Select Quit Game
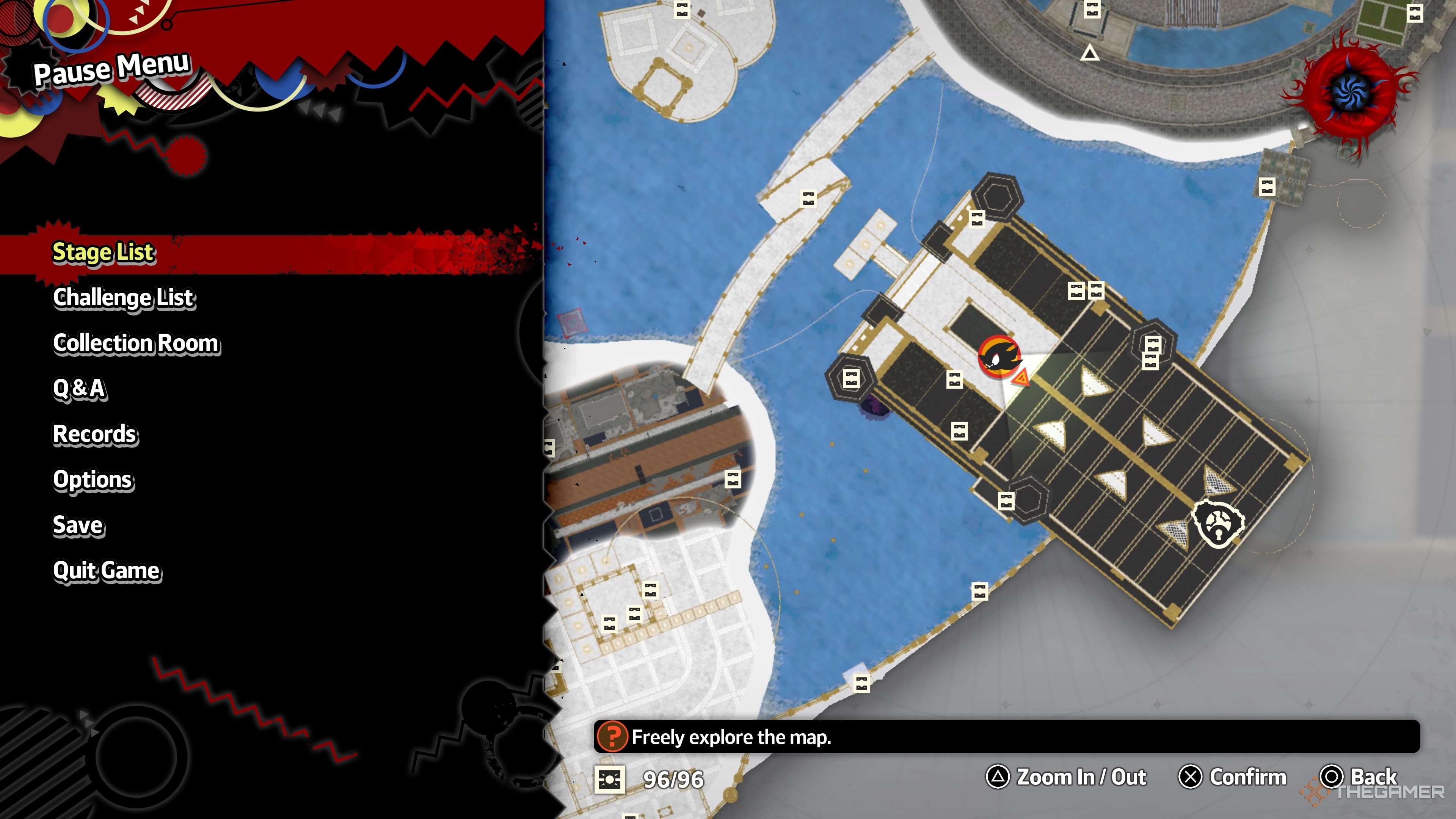This screenshot has width=1456, height=819. pyautogui.click(x=107, y=571)
